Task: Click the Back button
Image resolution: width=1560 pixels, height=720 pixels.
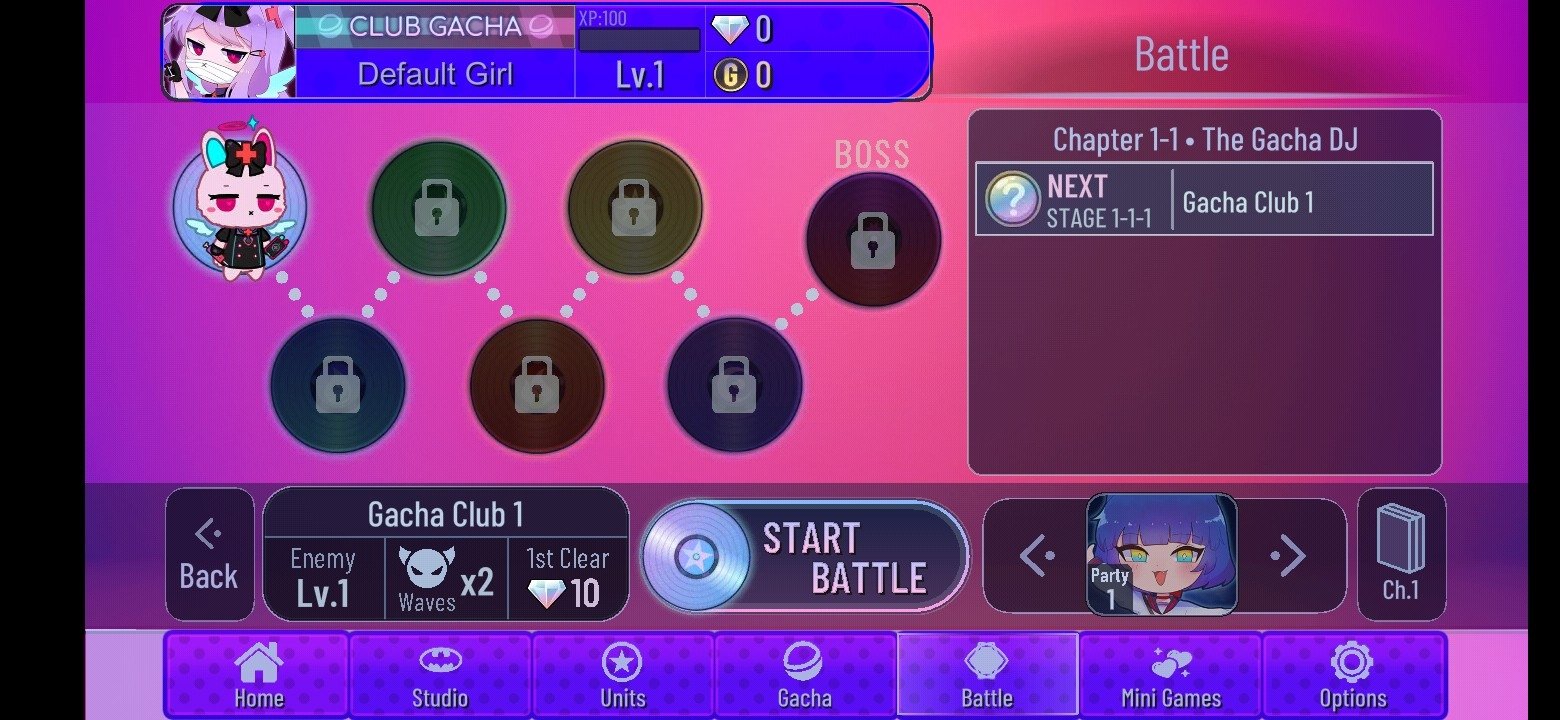Action: pyautogui.click(x=209, y=556)
